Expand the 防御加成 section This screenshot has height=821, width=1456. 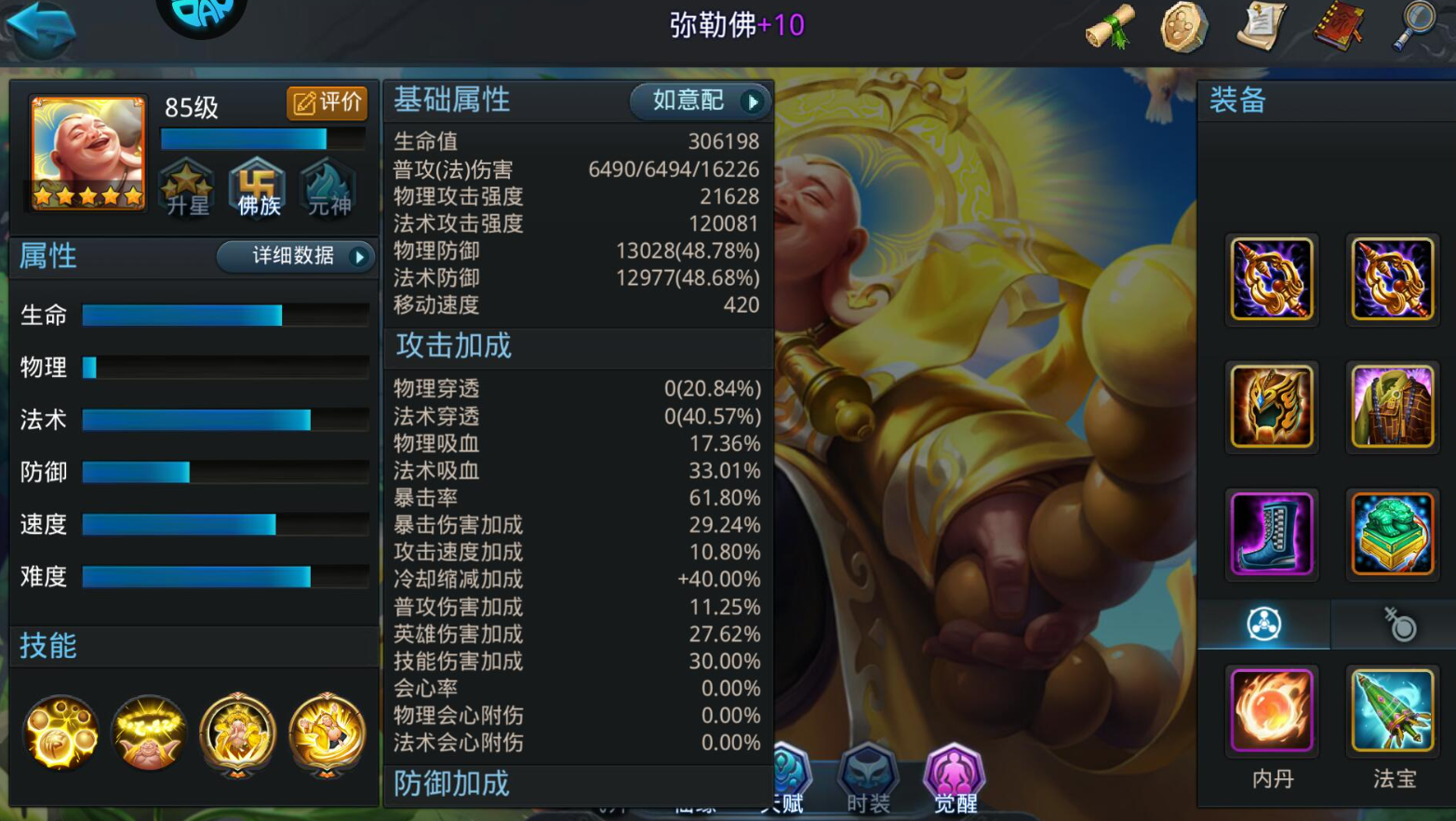[x=449, y=785]
